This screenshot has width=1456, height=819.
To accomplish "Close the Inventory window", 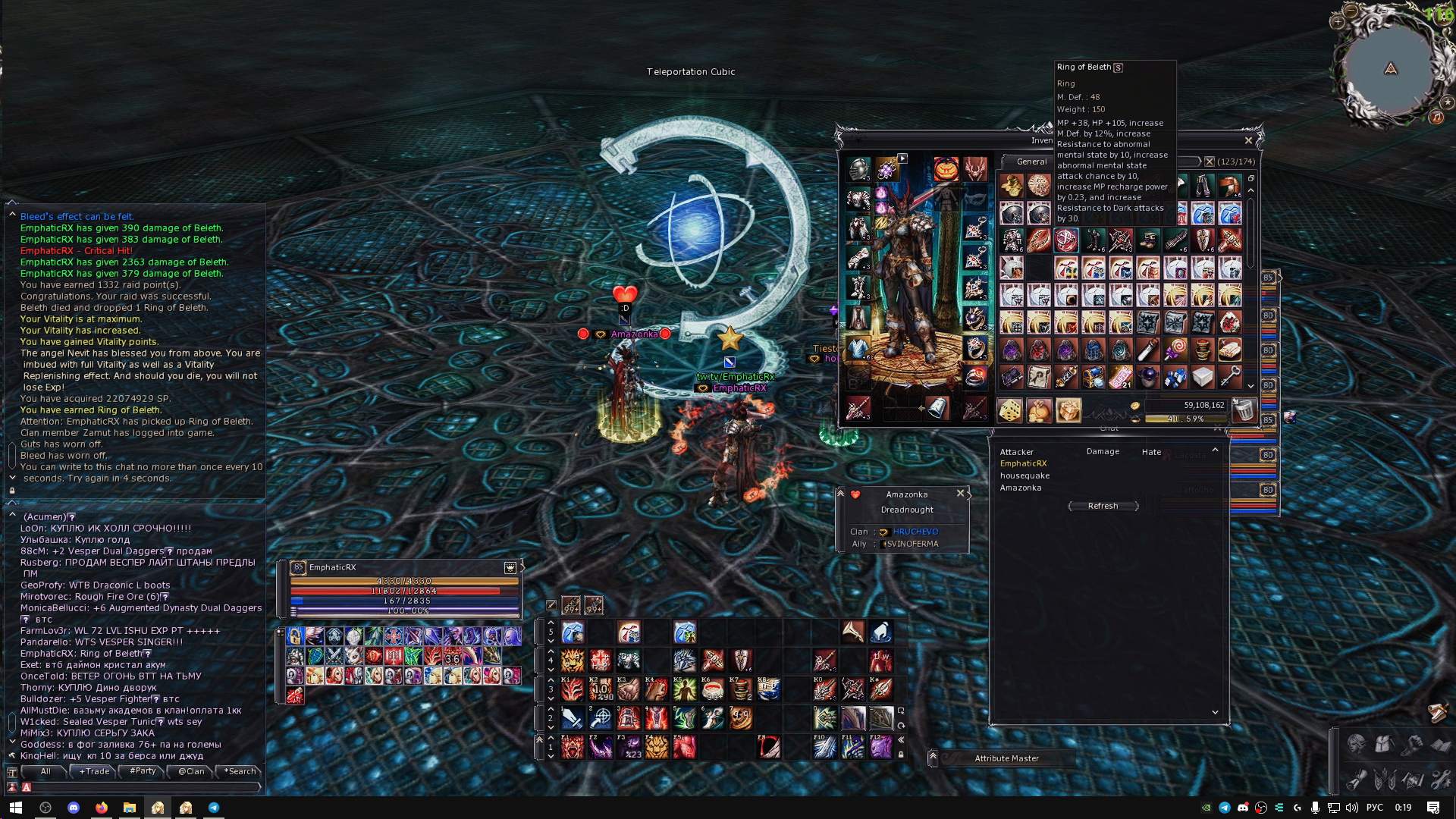I will point(1248,140).
